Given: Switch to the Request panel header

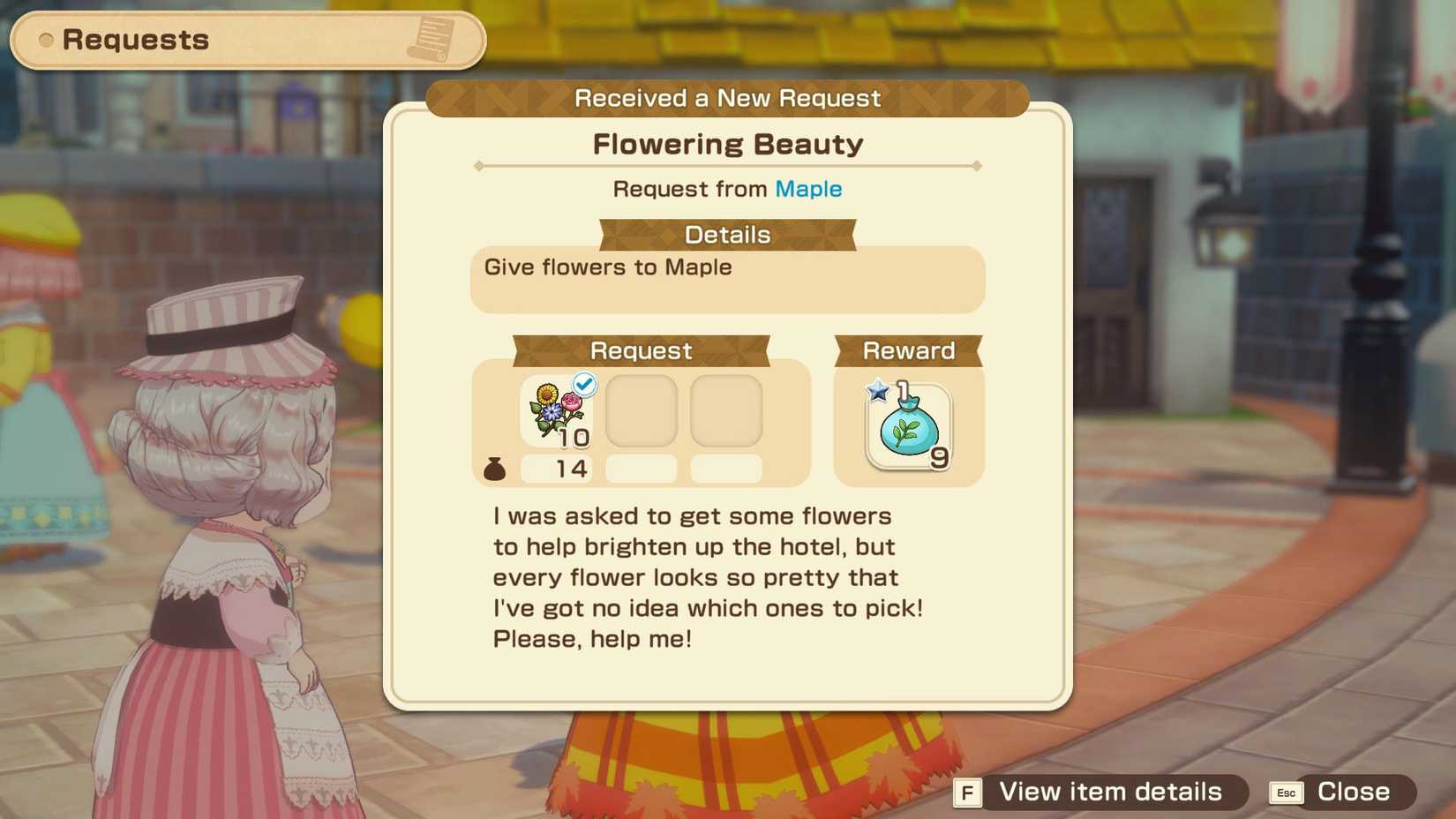Looking at the screenshot, I should pos(642,350).
